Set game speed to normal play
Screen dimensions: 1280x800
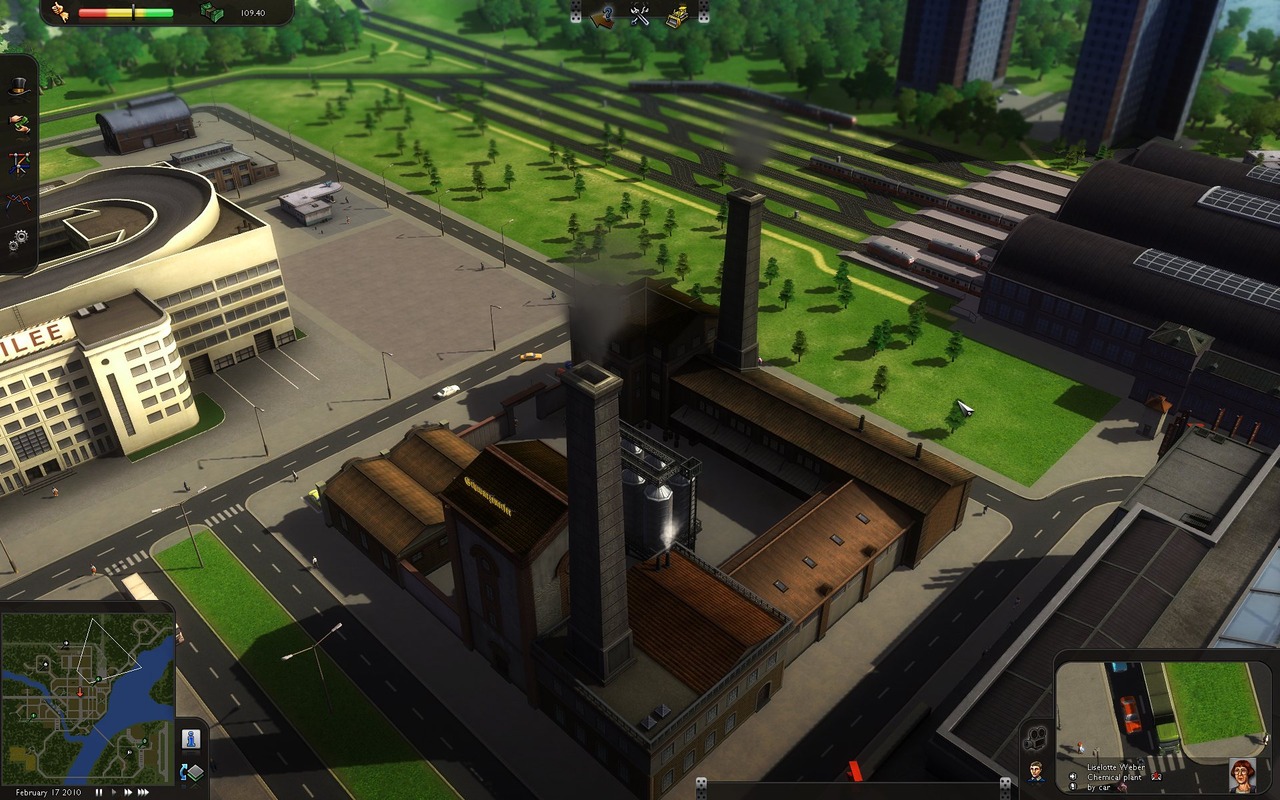click(116, 792)
